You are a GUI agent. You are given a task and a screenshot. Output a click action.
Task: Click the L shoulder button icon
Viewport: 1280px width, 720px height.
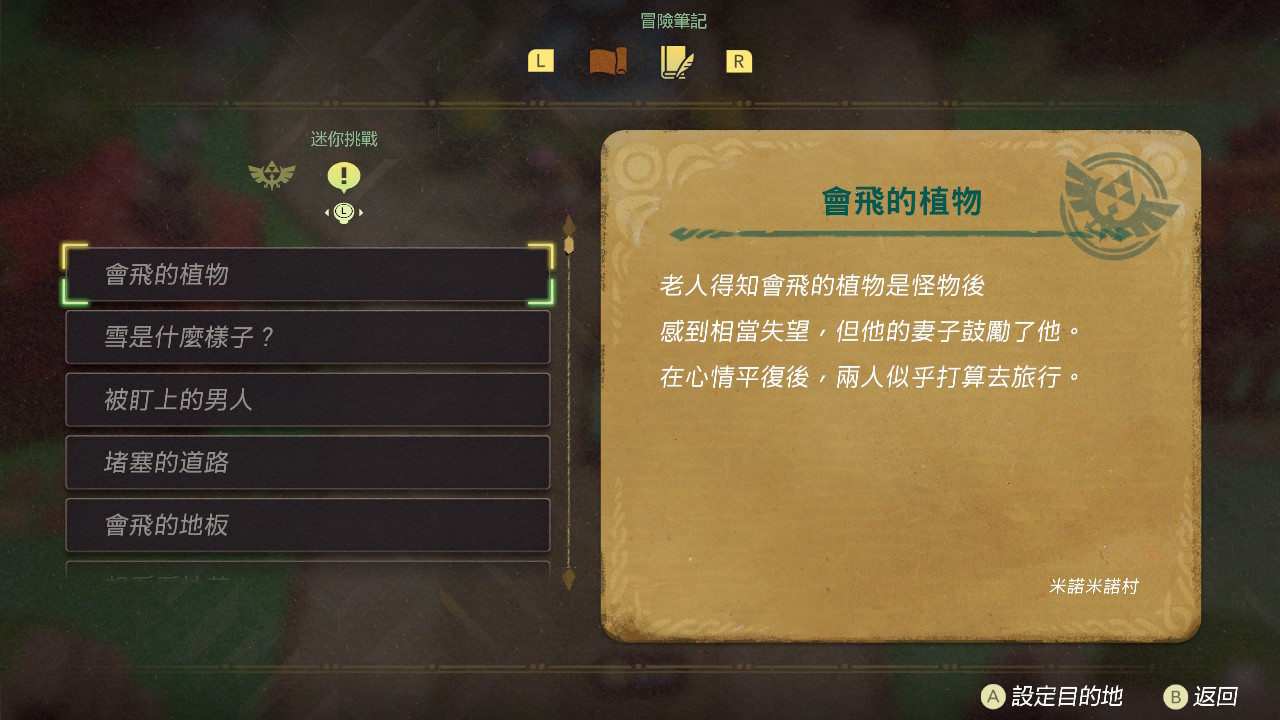coord(540,61)
